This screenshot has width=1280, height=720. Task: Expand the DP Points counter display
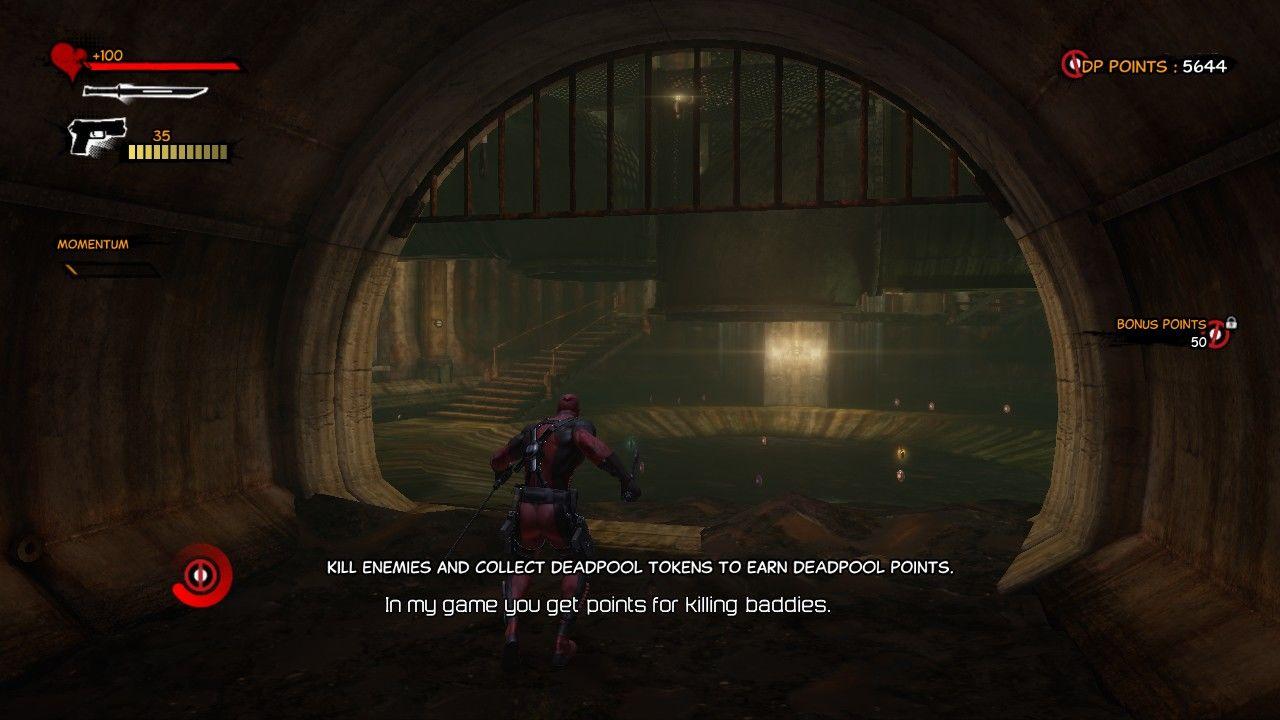pyautogui.click(x=1150, y=67)
